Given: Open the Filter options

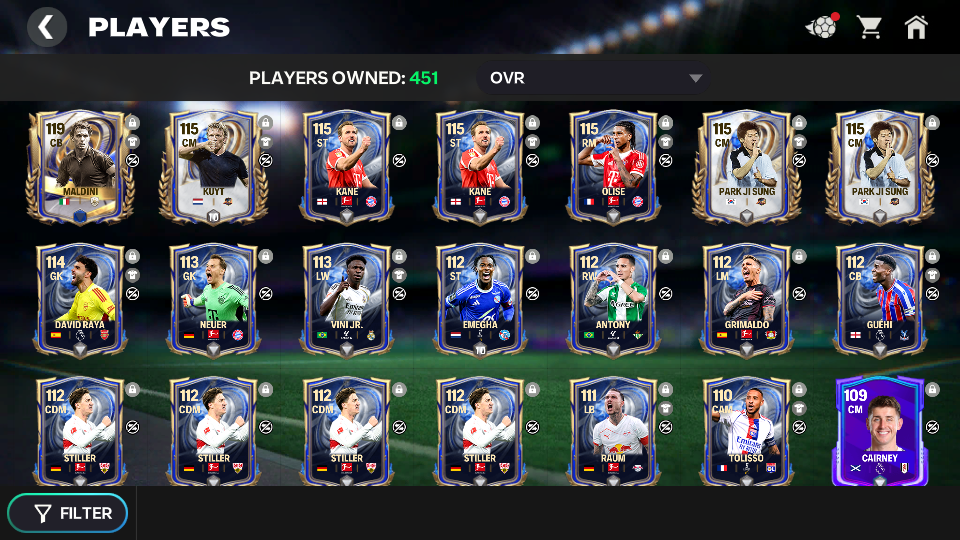Looking at the screenshot, I should (x=68, y=513).
